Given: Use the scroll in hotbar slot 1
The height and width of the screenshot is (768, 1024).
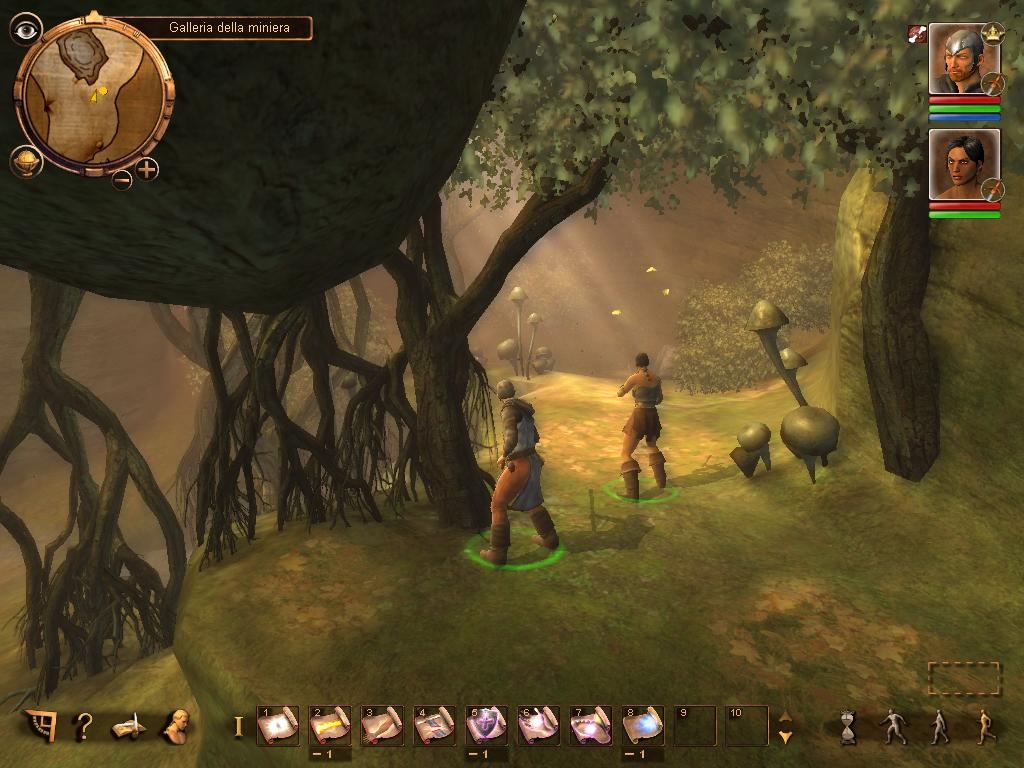Looking at the screenshot, I should [x=277, y=725].
